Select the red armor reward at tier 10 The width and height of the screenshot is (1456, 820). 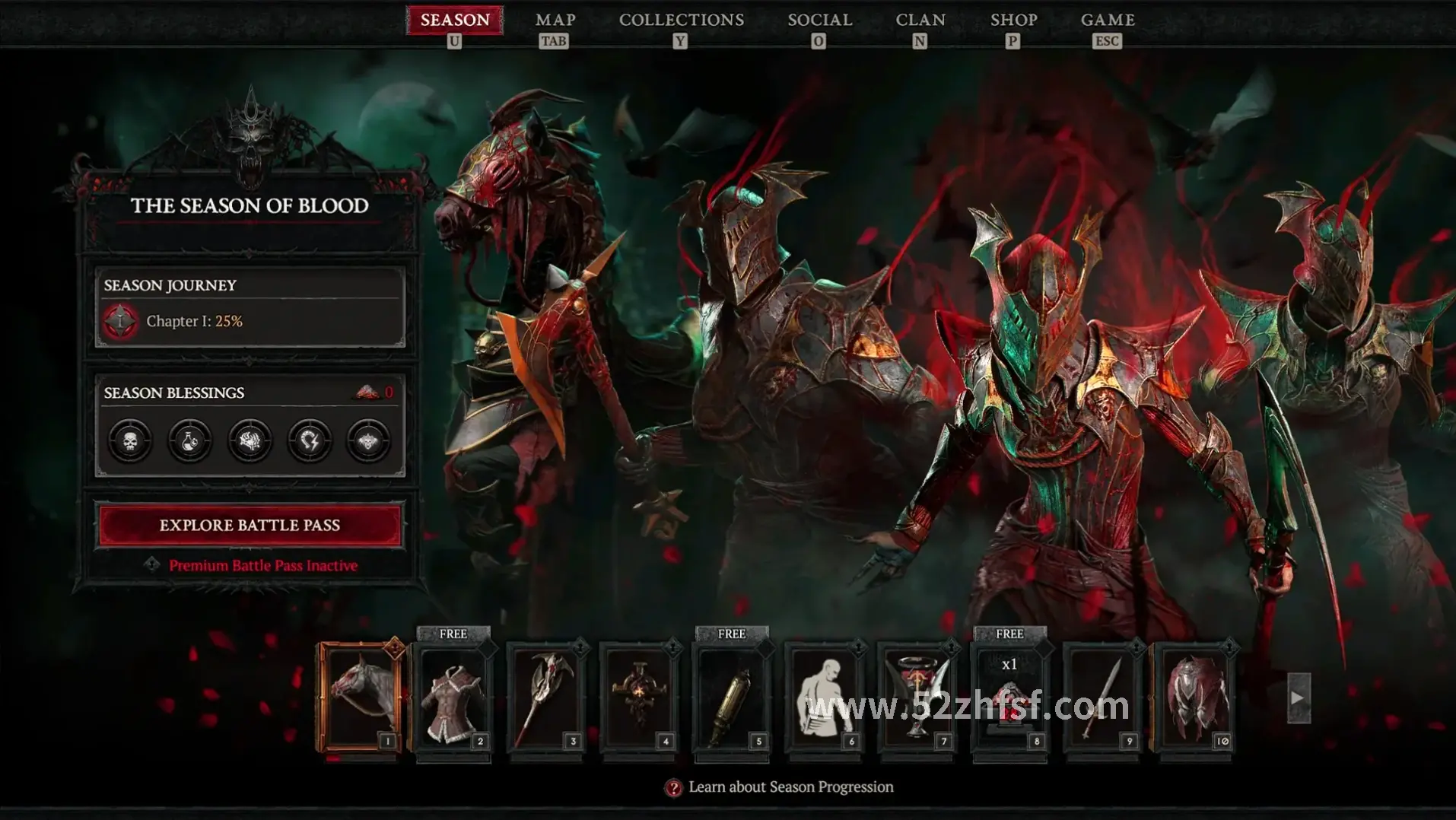1196,698
